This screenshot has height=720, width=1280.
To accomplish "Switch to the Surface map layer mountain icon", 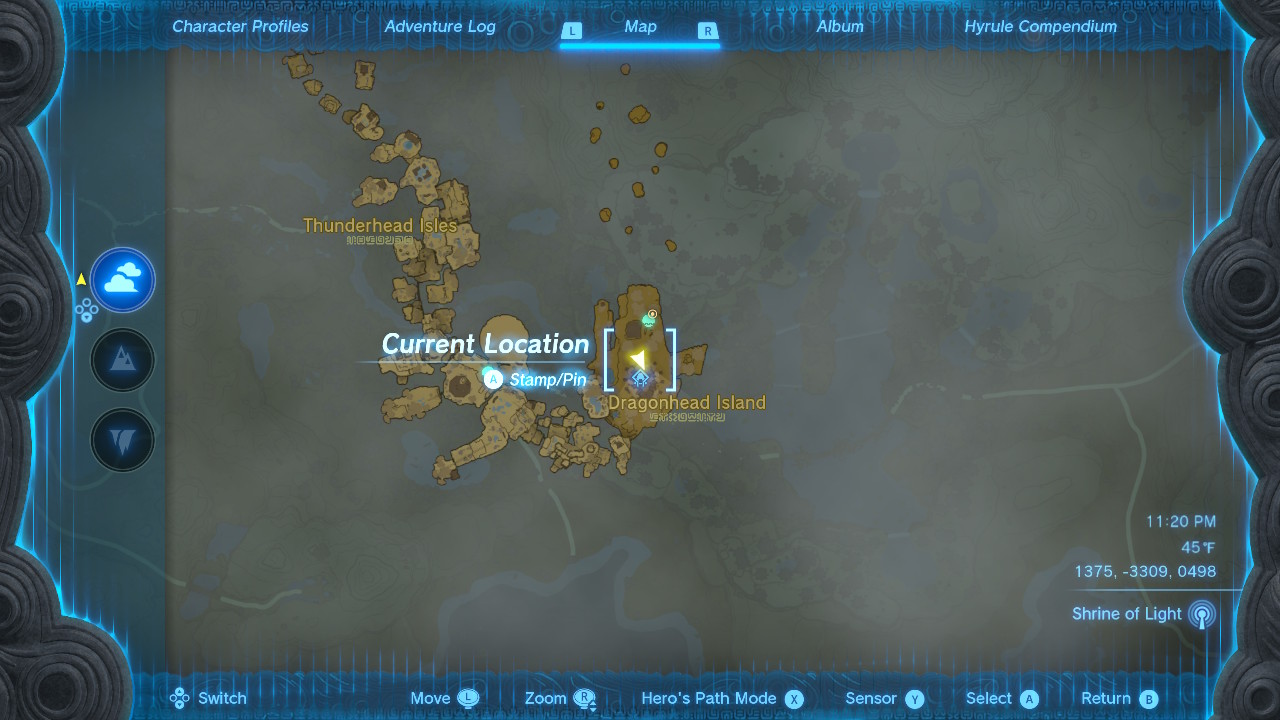I will pyautogui.click(x=122, y=359).
